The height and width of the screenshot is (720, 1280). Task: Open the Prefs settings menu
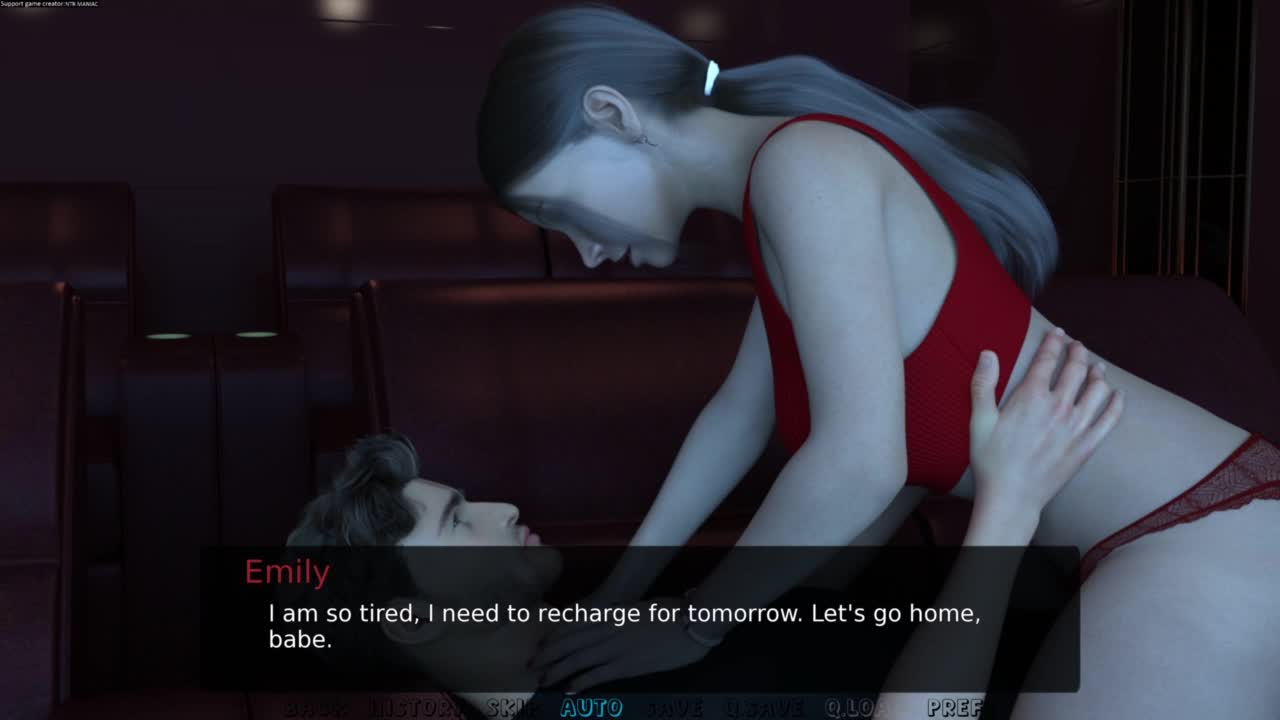(954, 708)
